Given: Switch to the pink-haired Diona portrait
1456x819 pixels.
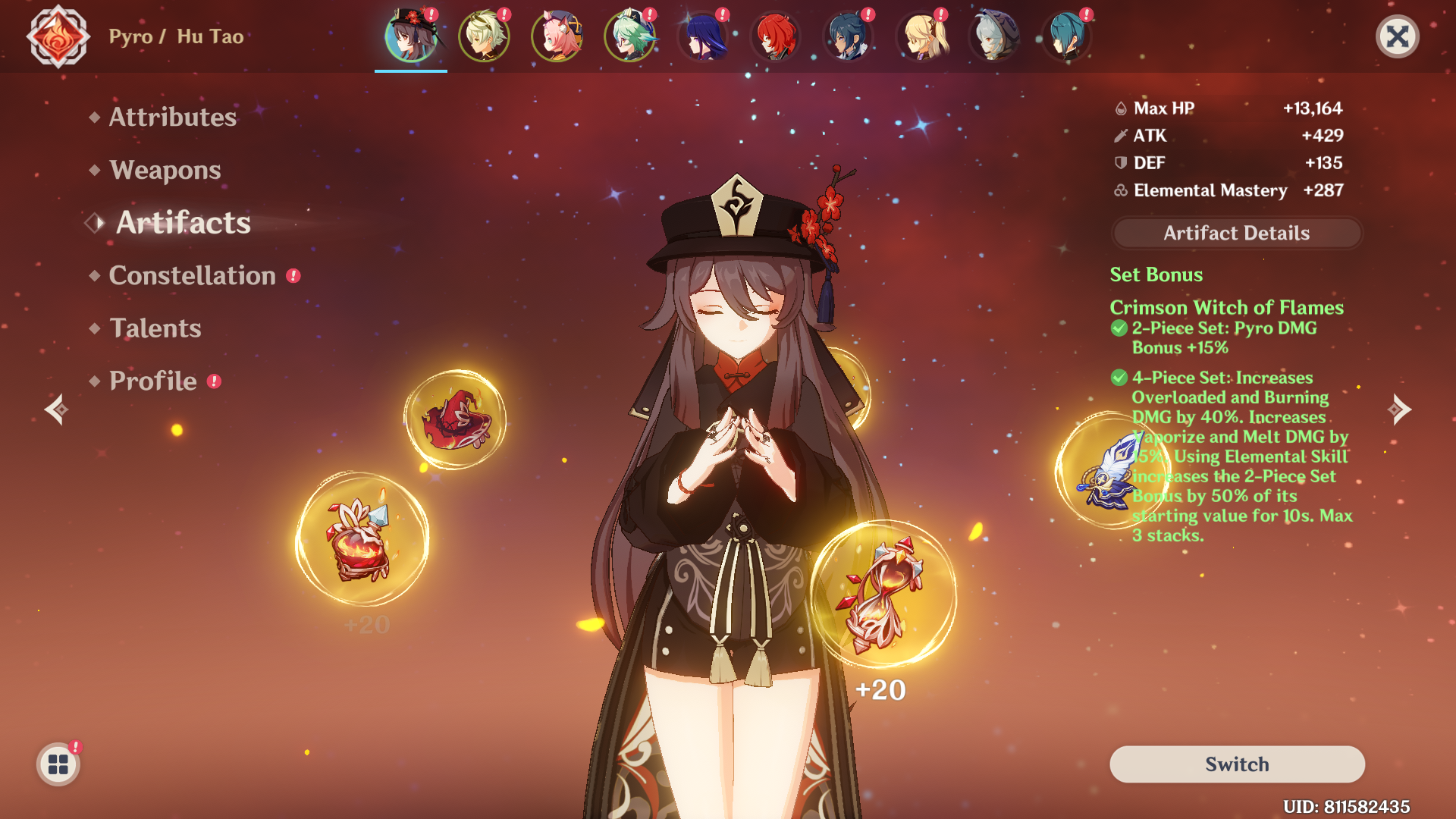Looking at the screenshot, I should click(x=557, y=36).
